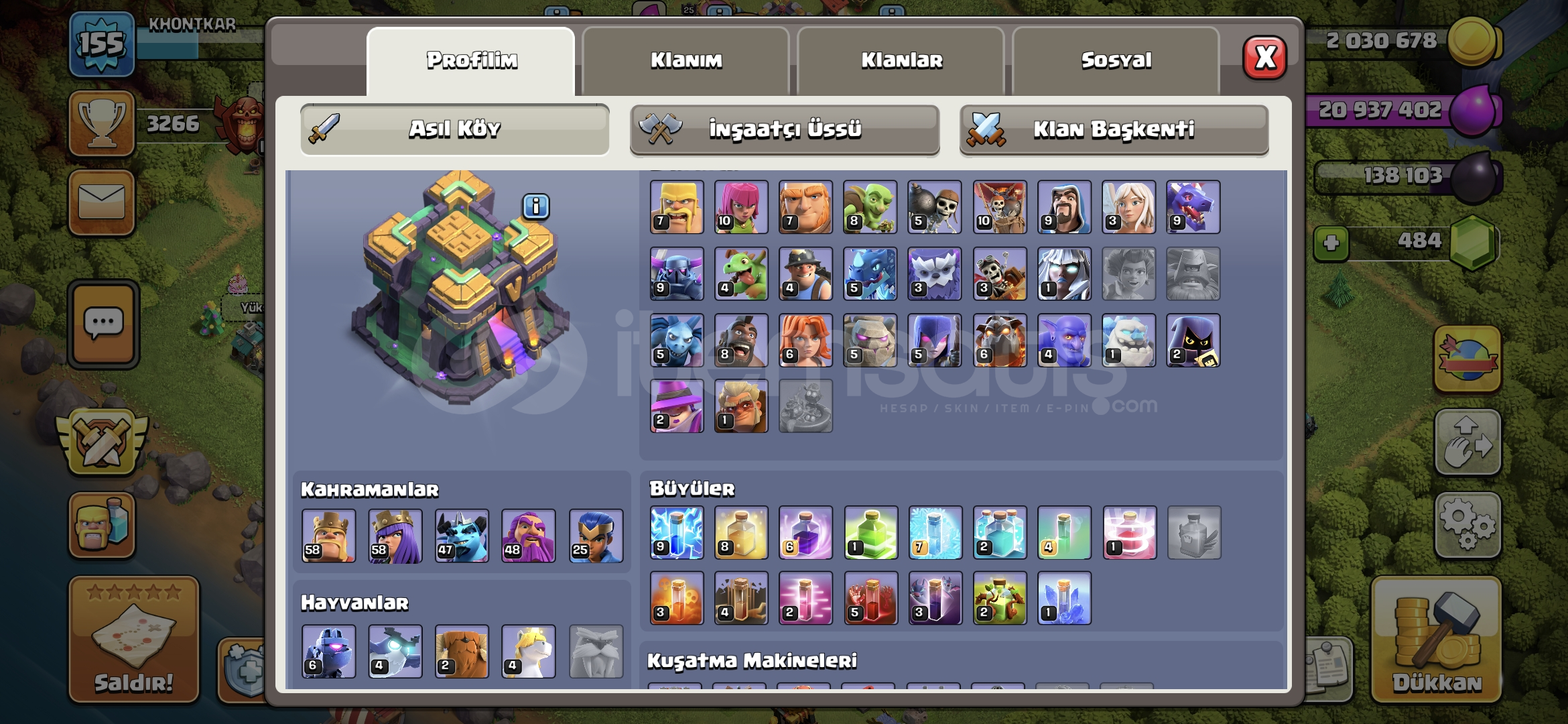1568x724 pixels.
Task: Select the Barbarian troop icon
Action: pyautogui.click(x=675, y=206)
